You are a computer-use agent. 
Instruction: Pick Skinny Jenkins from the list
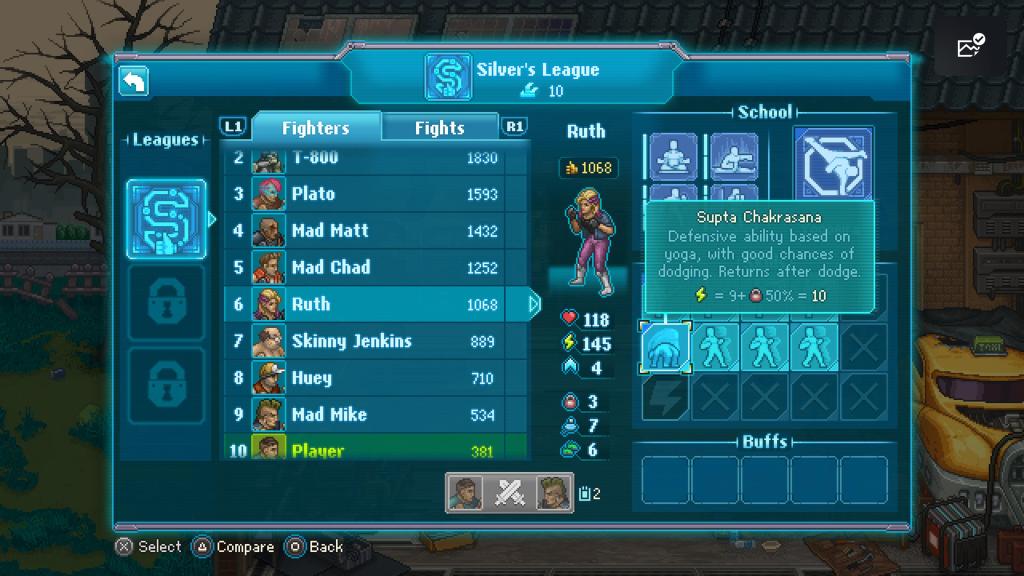coord(375,342)
